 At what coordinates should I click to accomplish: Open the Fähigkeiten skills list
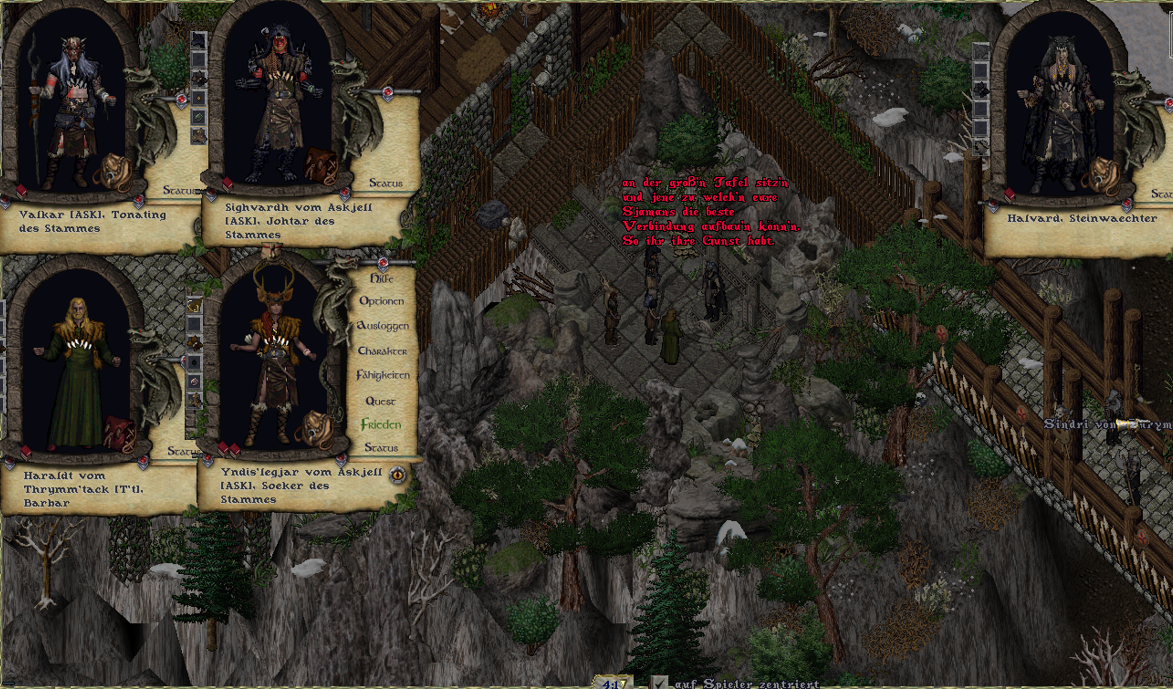[382, 375]
